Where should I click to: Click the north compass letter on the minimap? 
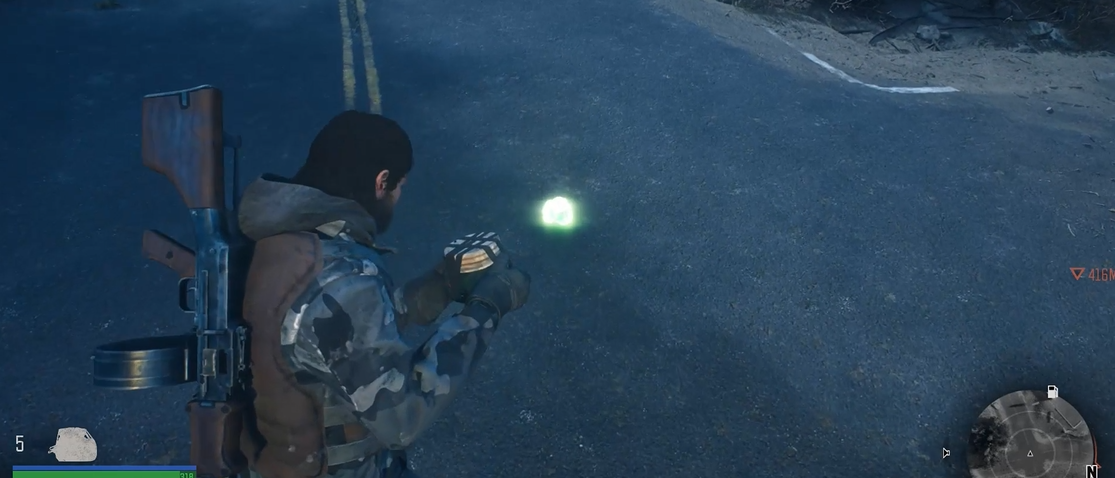click(x=1091, y=471)
